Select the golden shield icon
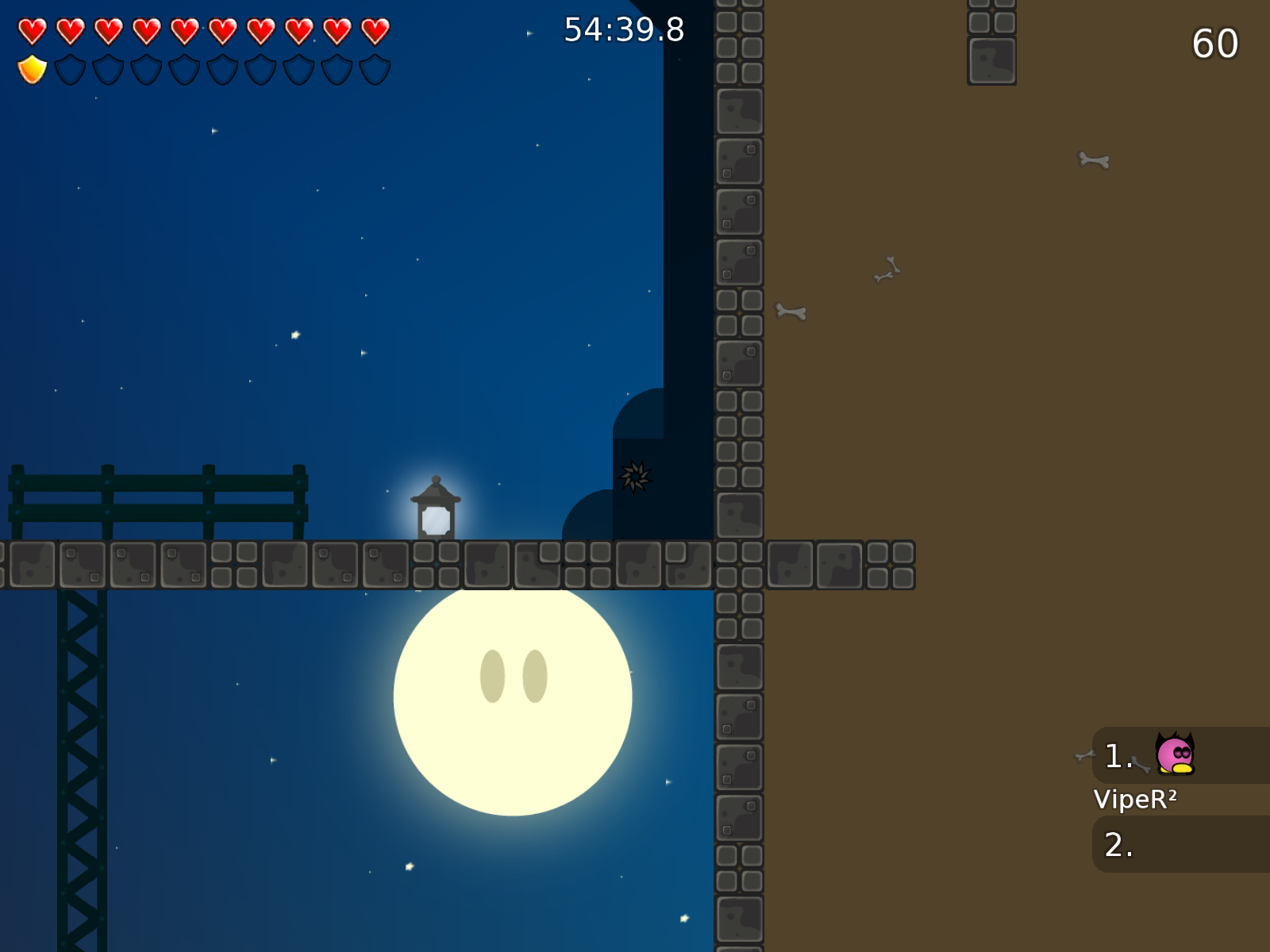Image resolution: width=1270 pixels, height=952 pixels. point(32,70)
